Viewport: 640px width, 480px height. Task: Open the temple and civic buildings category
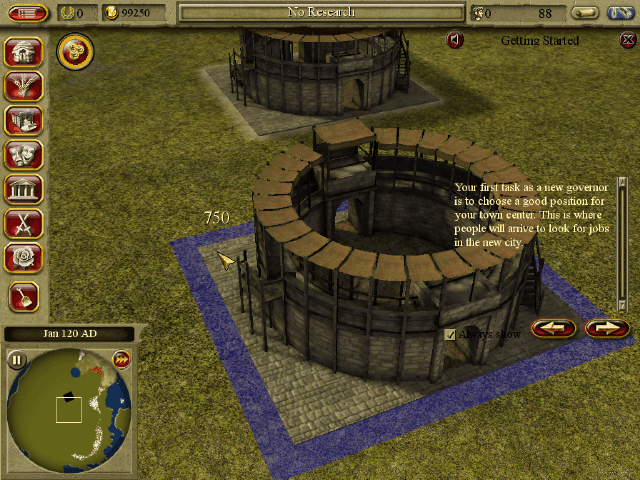(x=22, y=188)
